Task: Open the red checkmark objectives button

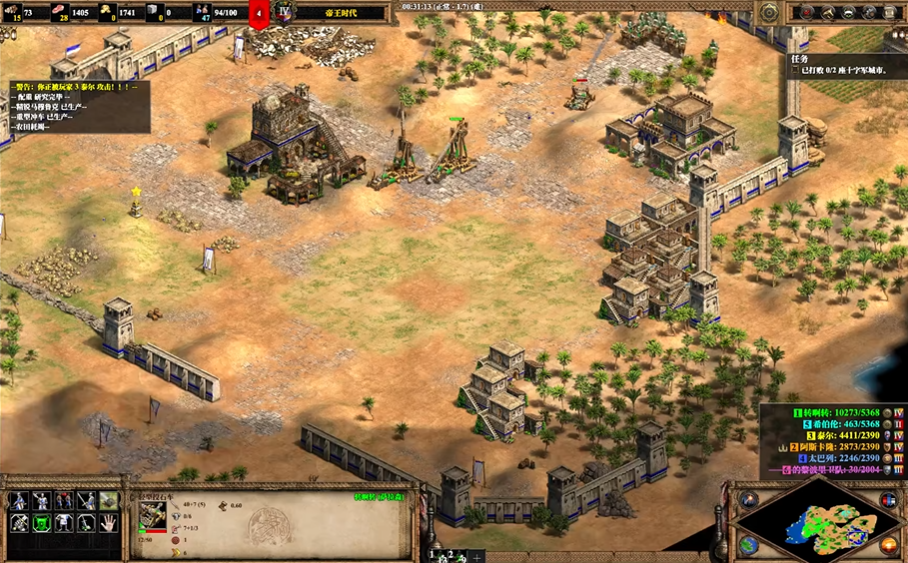Action: coord(805,13)
